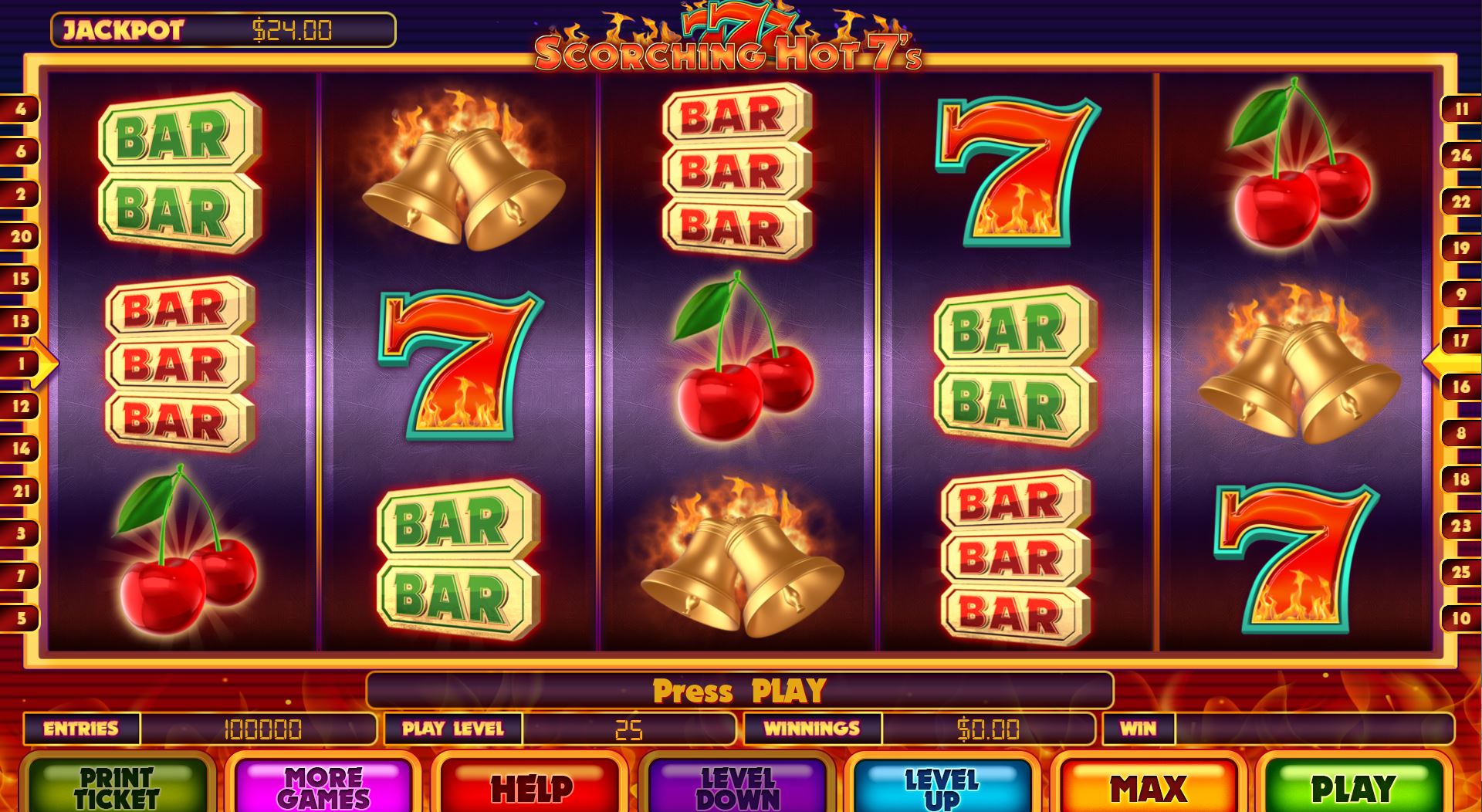The height and width of the screenshot is (812, 1482).
Task: Choose payline marker number 18
Action: click(1460, 479)
